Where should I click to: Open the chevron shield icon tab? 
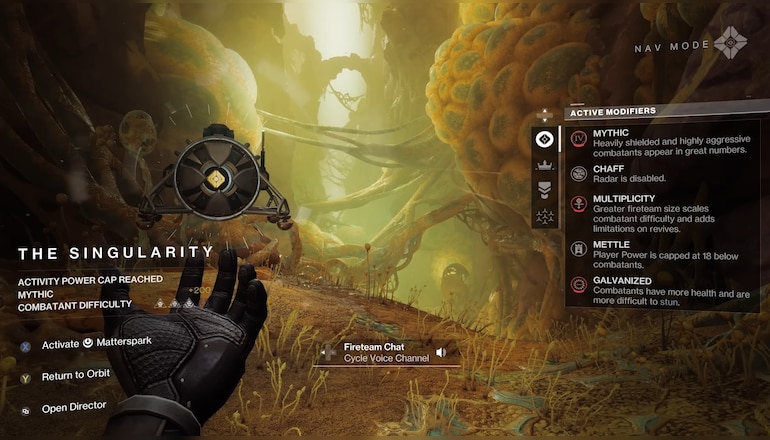coord(546,189)
